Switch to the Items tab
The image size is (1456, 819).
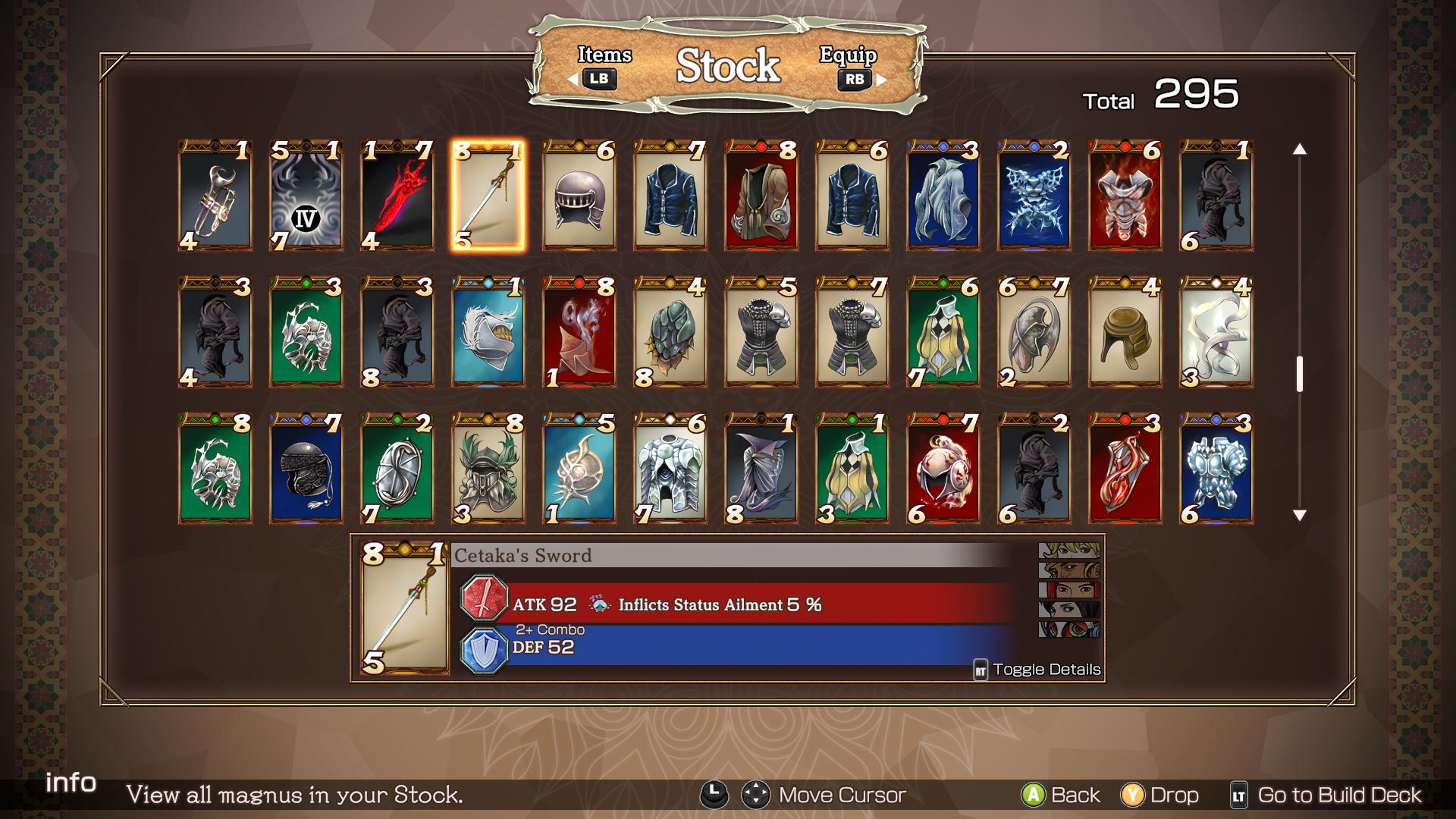point(604,66)
